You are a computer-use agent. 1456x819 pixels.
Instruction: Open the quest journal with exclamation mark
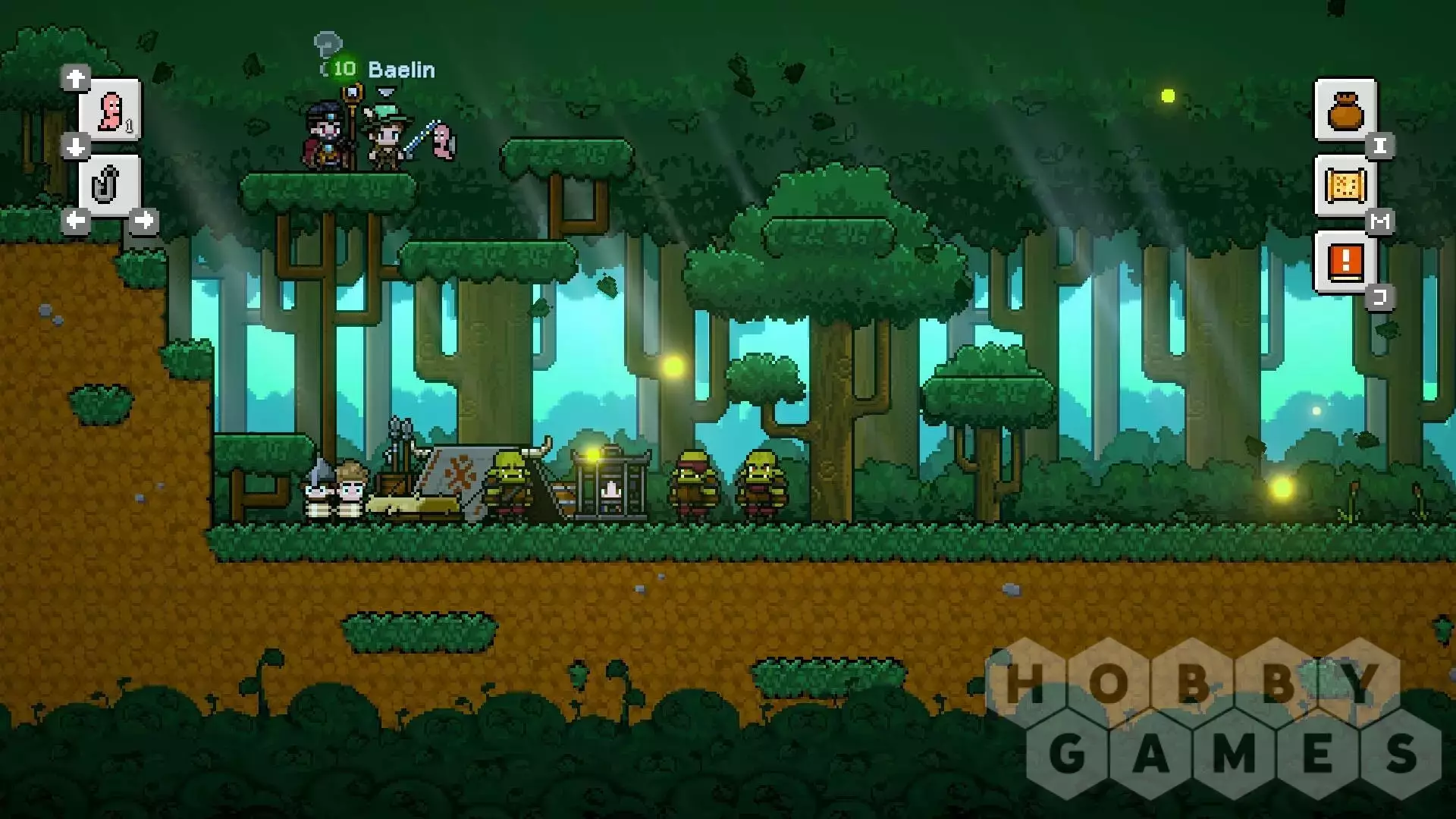[x=1345, y=262]
